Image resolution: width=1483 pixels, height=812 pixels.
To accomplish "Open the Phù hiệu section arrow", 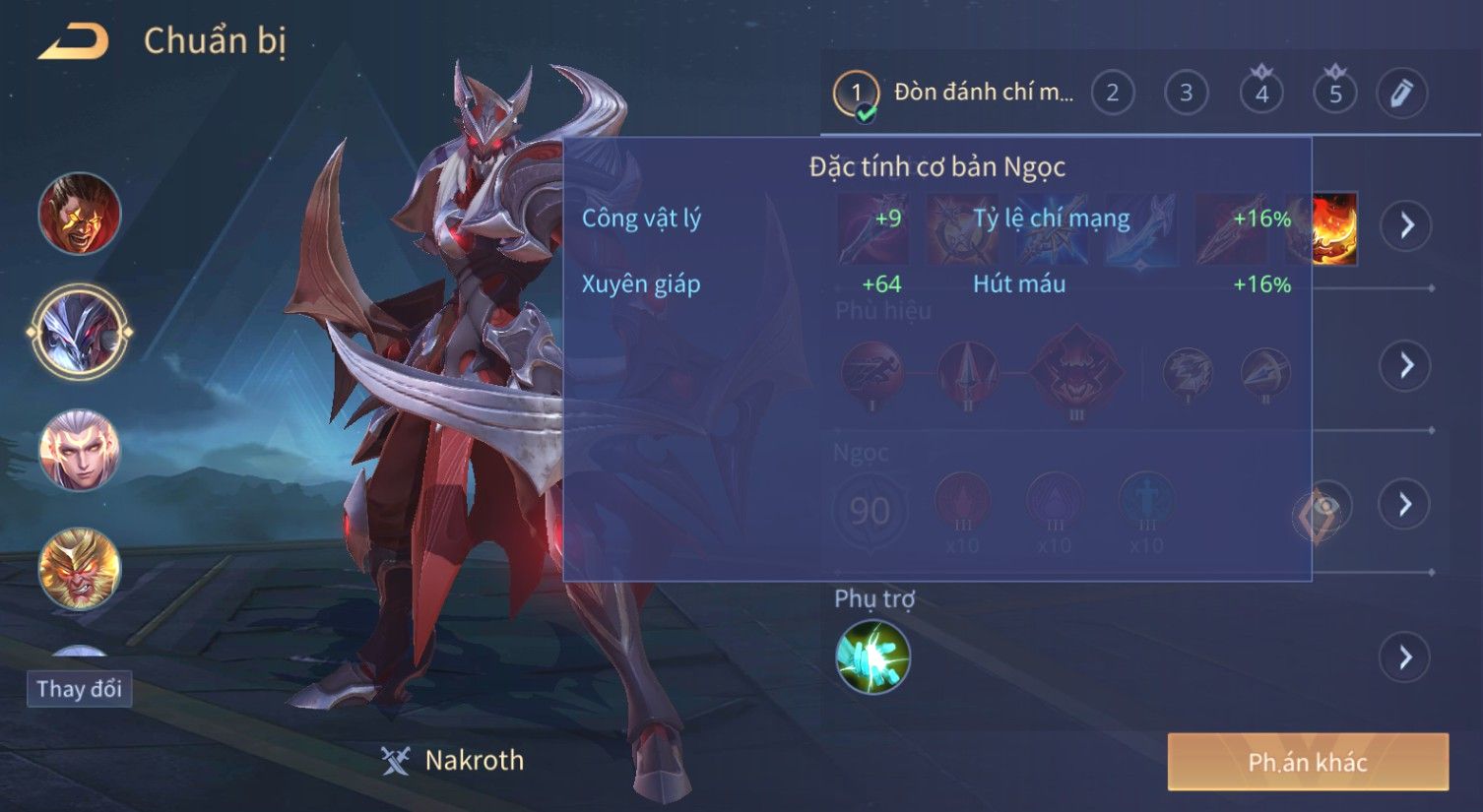I will click(x=1405, y=365).
